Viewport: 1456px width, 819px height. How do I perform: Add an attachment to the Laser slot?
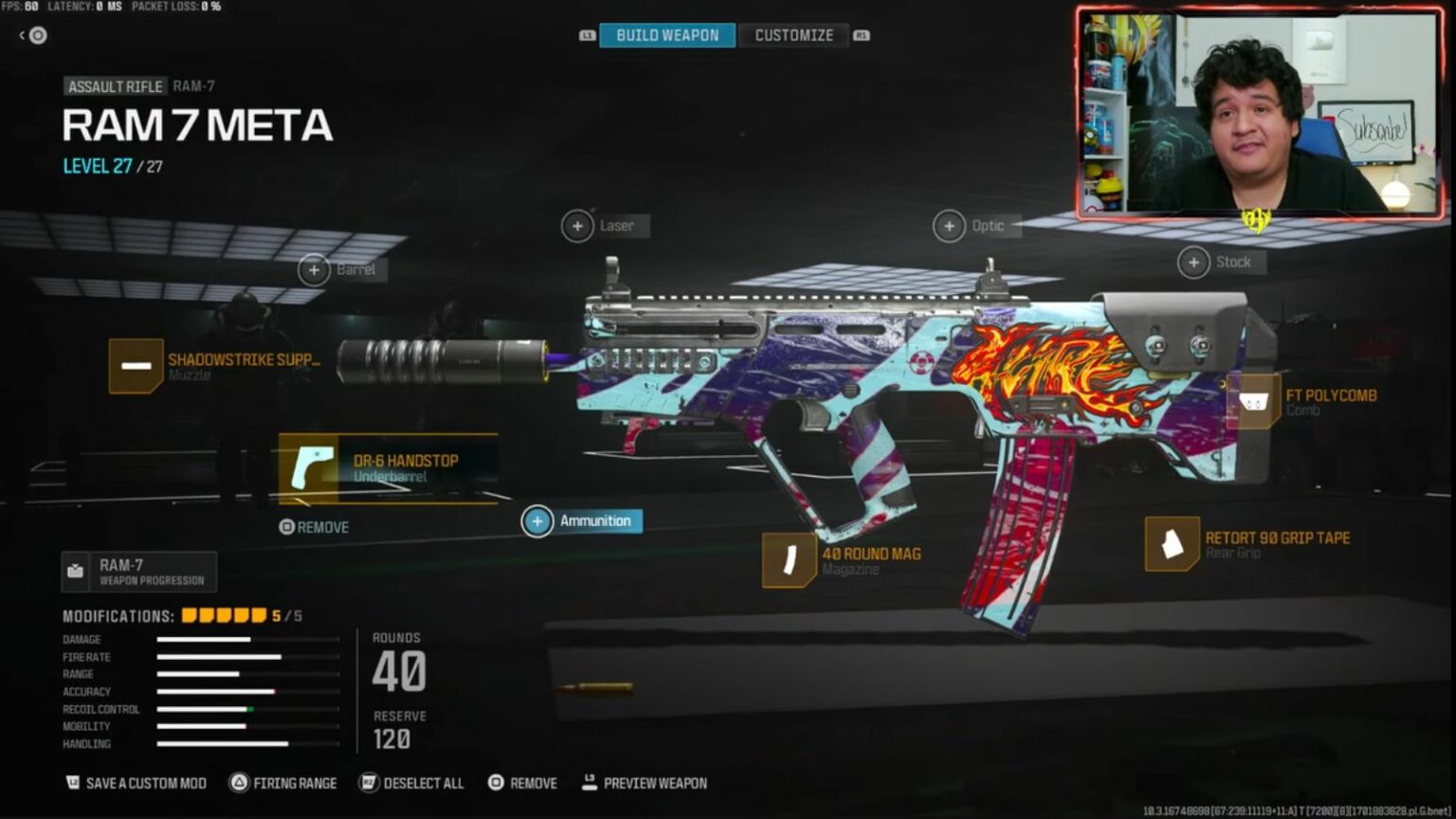[578, 227]
